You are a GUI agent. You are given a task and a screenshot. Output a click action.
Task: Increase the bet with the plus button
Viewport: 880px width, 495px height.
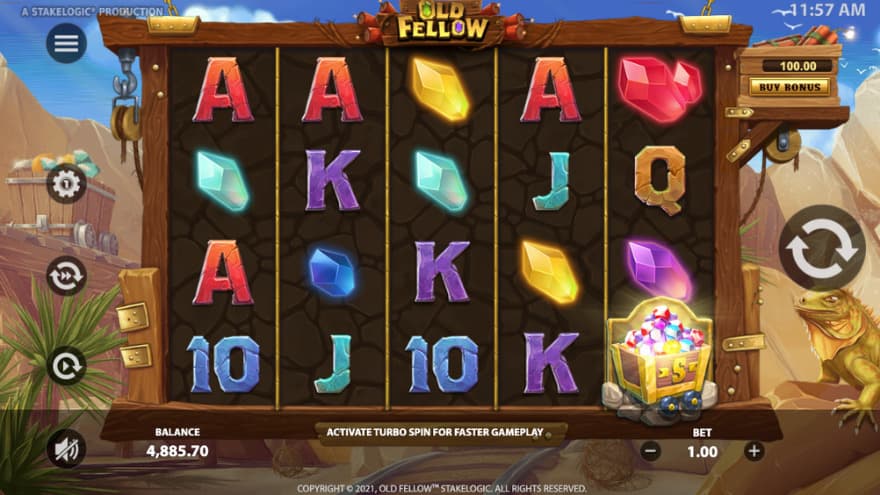(754, 451)
